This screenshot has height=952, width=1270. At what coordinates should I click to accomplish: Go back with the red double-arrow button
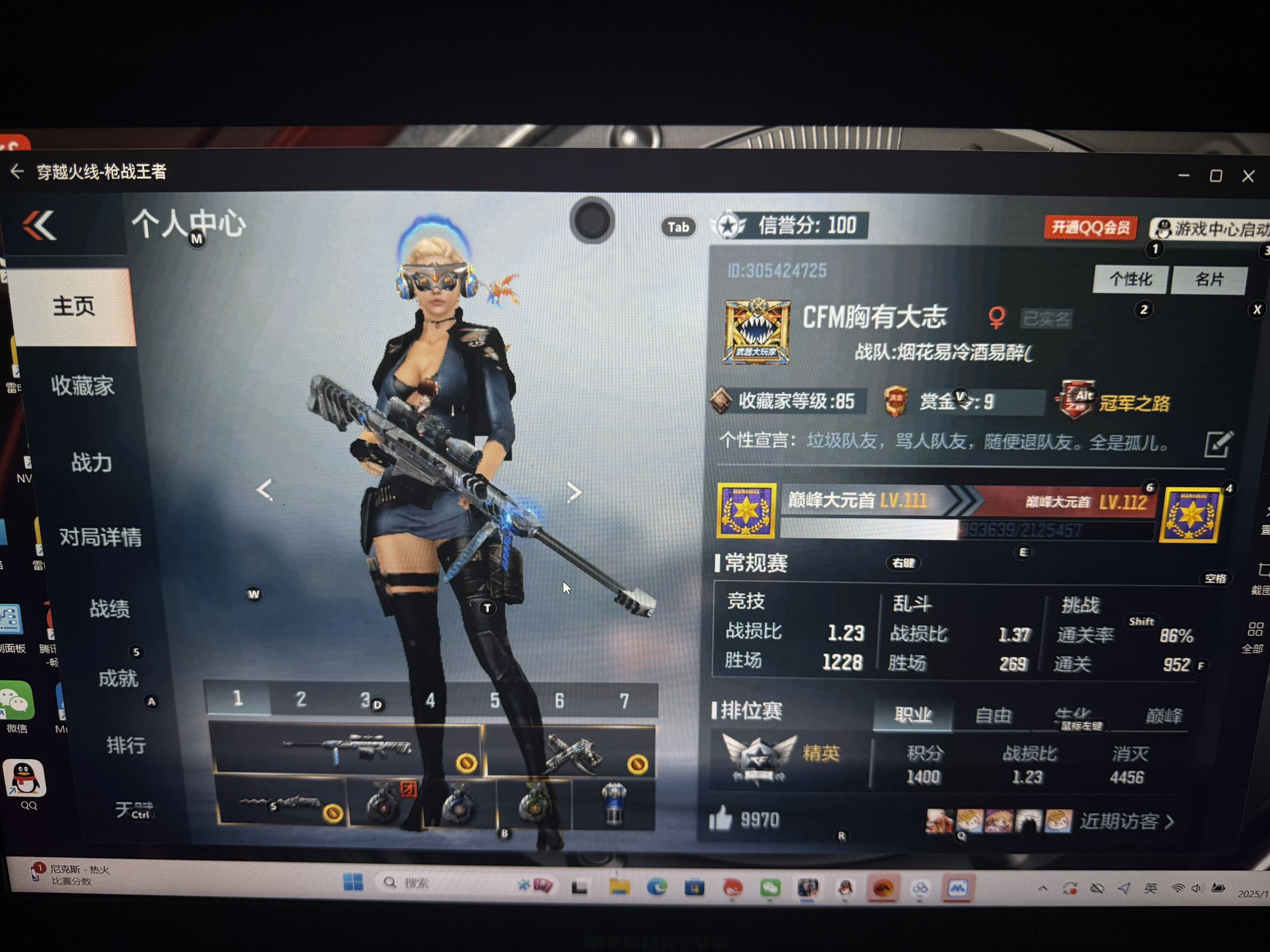pyautogui.click(x=39, y=225)
